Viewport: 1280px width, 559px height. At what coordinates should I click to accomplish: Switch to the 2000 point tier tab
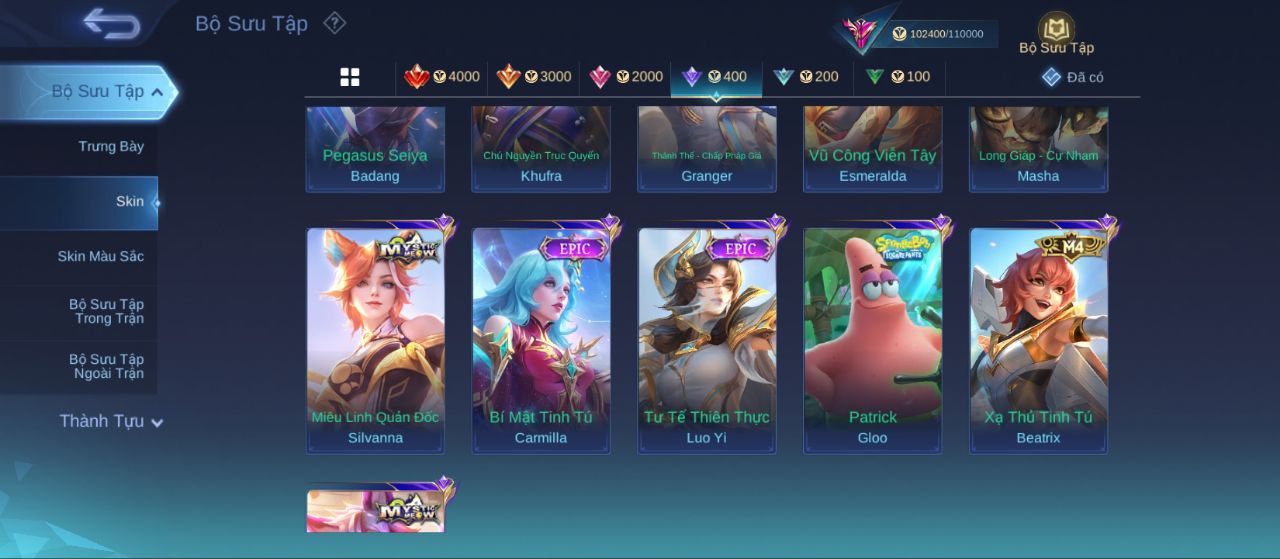(x=625, y=77)
